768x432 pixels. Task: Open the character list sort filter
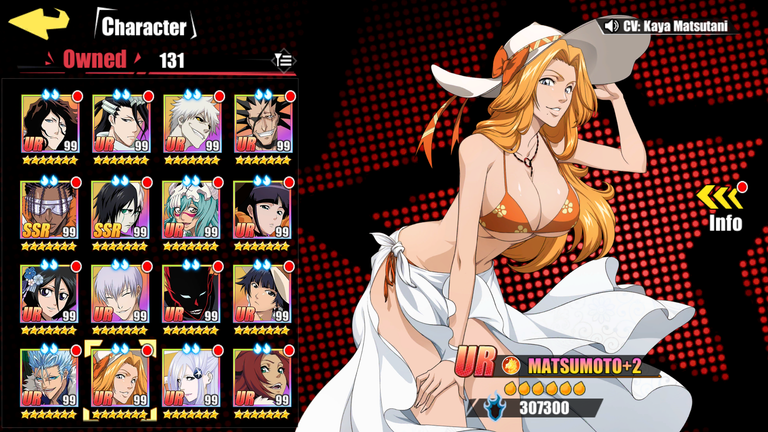284,60
